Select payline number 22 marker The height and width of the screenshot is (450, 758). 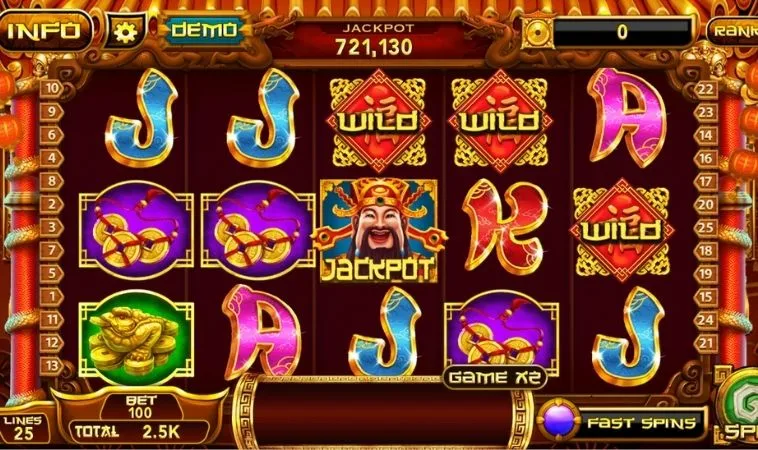(706, 89)
